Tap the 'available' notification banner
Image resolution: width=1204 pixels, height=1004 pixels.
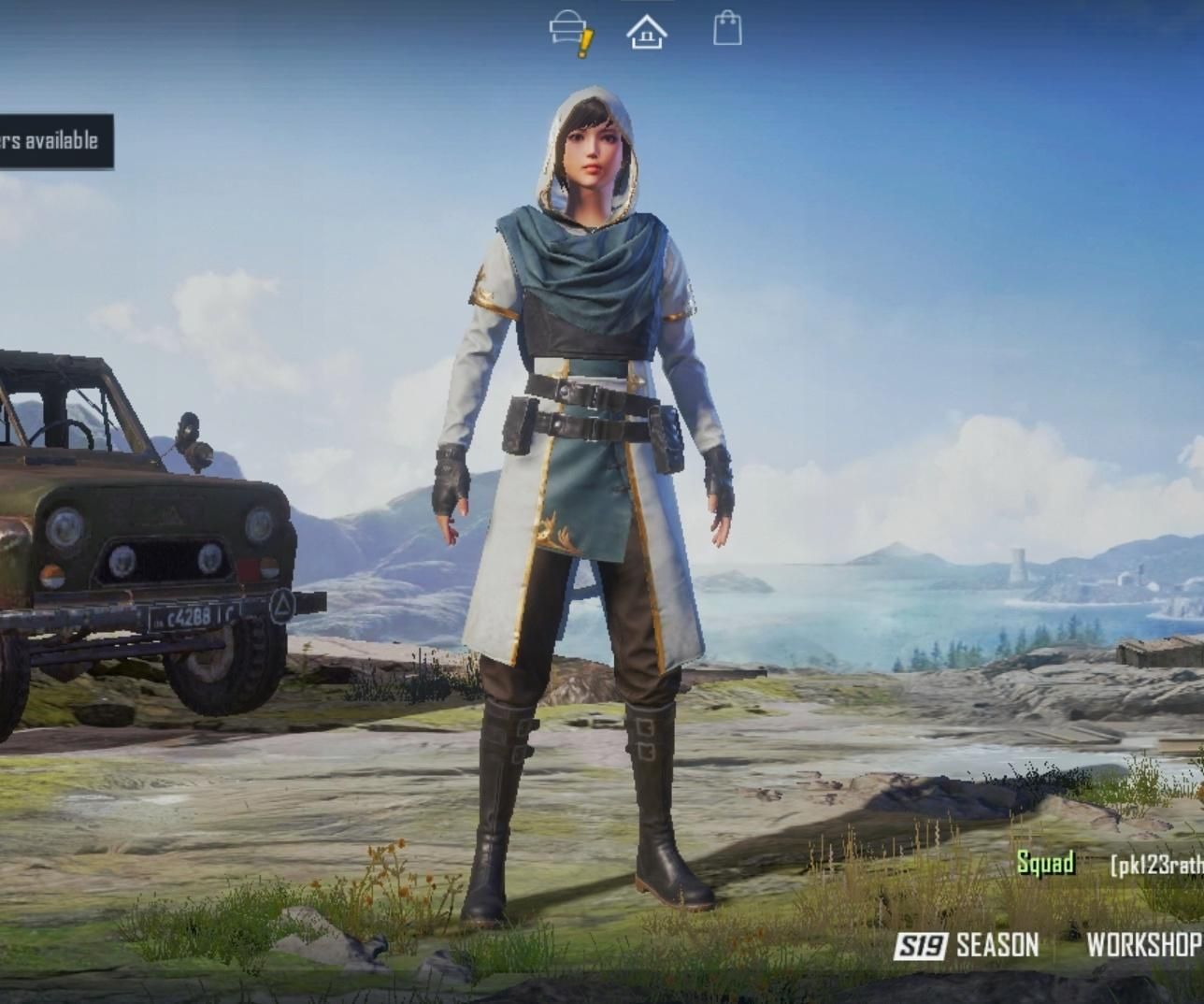pyautogui.click(x=54, y=141)
